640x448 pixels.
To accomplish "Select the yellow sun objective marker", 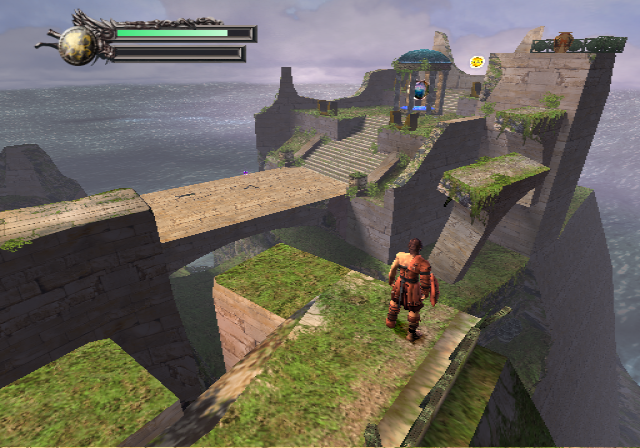I will coord(478,62).
